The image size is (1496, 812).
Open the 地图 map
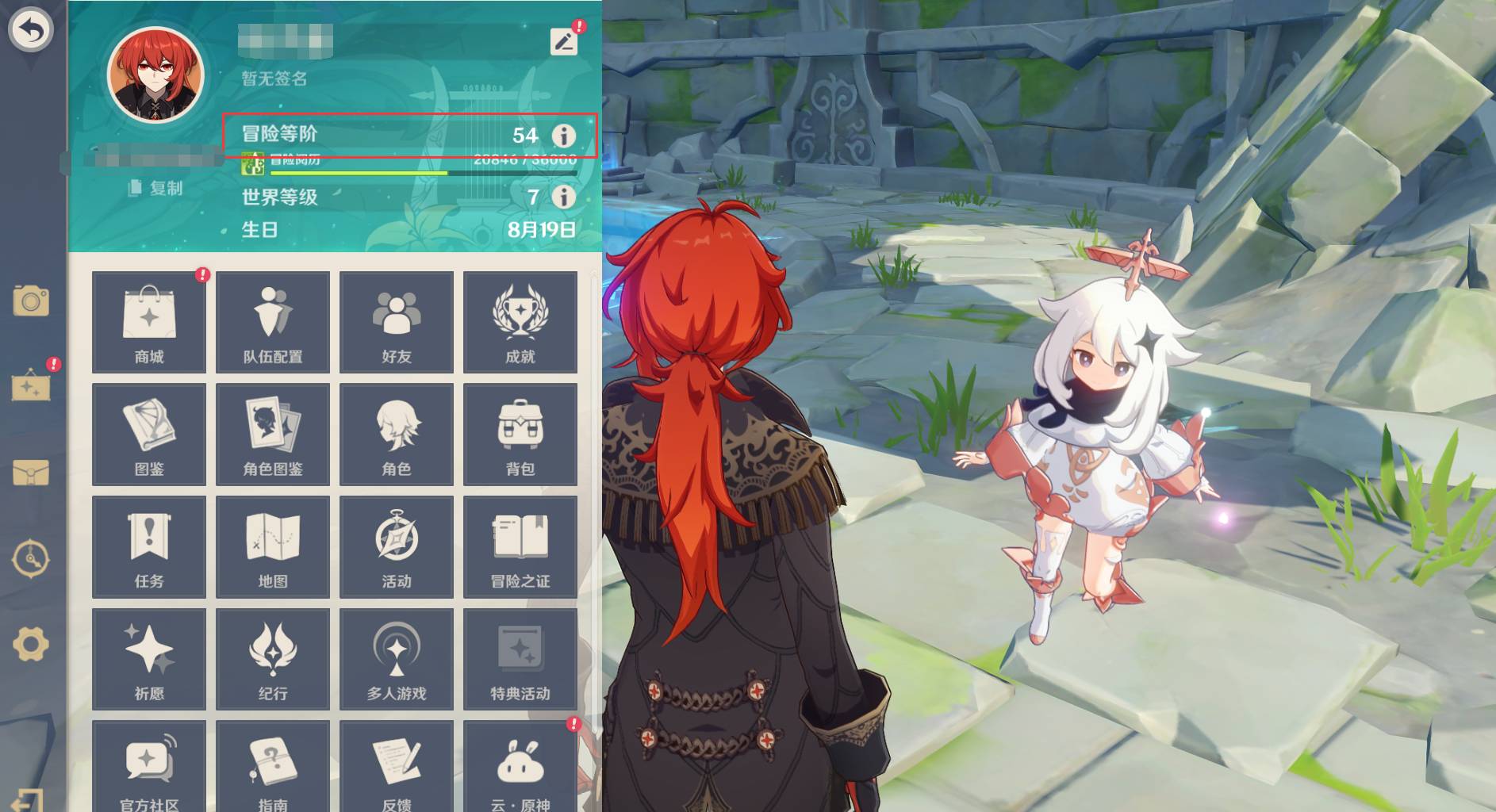(x=273, y=547)
